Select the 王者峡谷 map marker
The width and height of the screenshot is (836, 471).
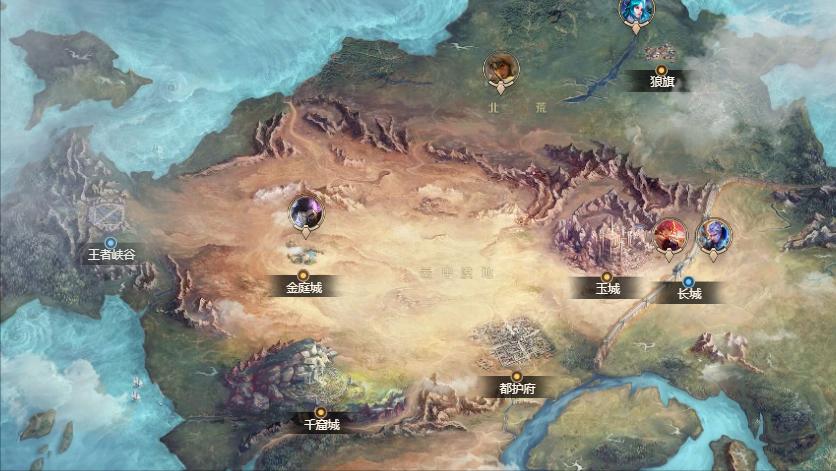(x=111, y=242)
